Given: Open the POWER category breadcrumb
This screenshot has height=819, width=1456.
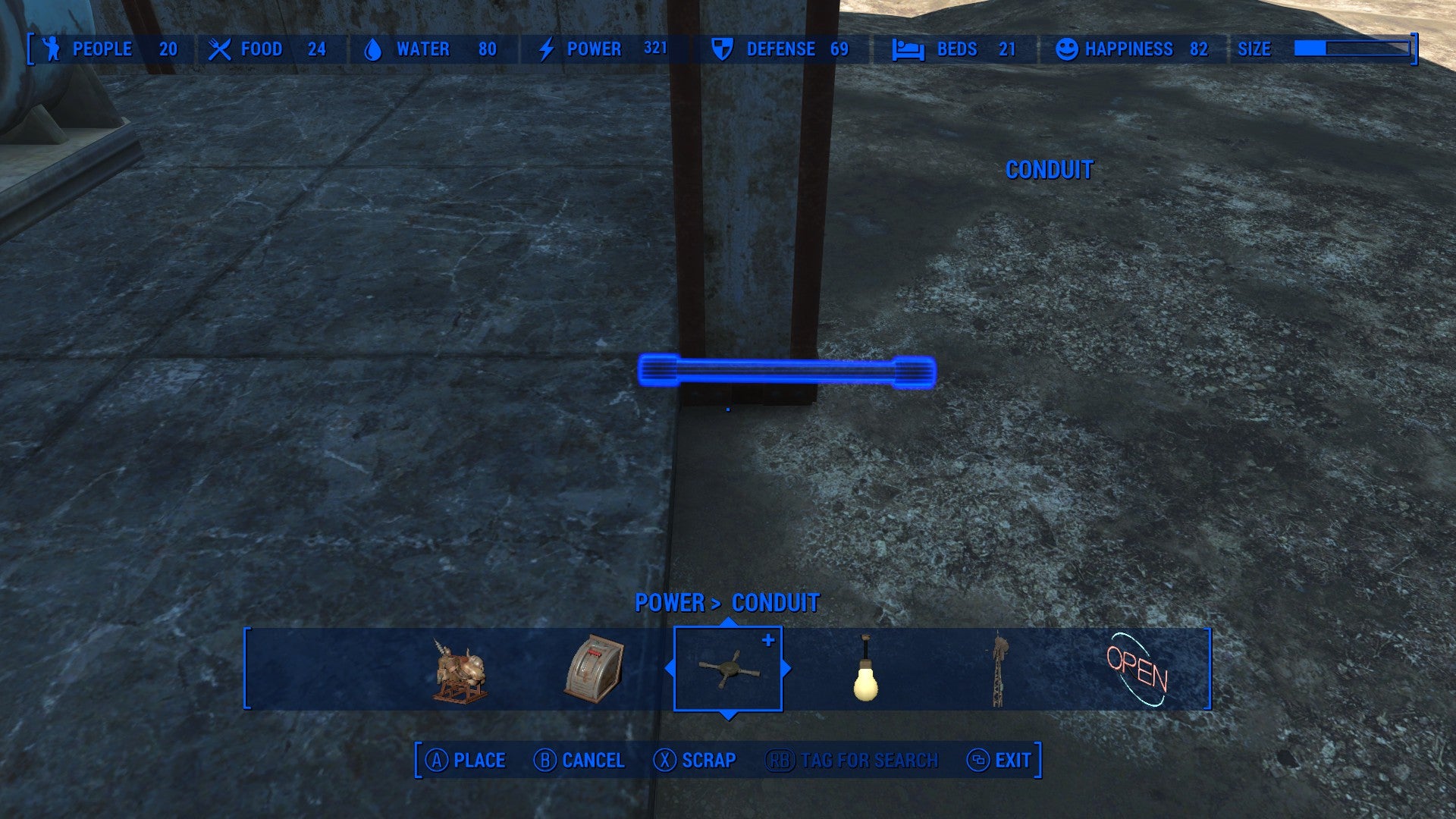Looking at the screenshot, I should coord(669,603).
